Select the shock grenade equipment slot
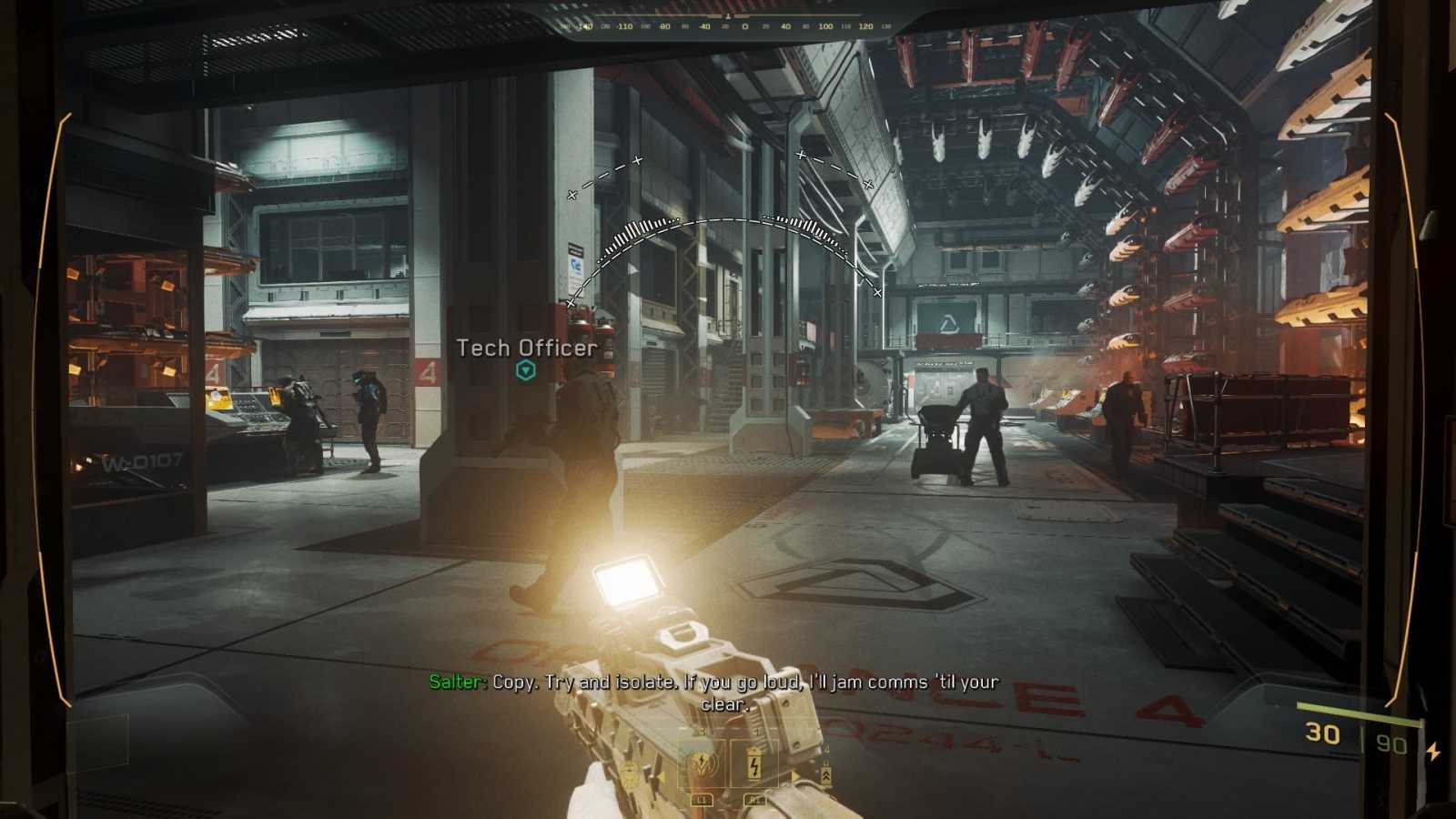The width and height of the screenshot is (1456, 819). tap(703, 763)
